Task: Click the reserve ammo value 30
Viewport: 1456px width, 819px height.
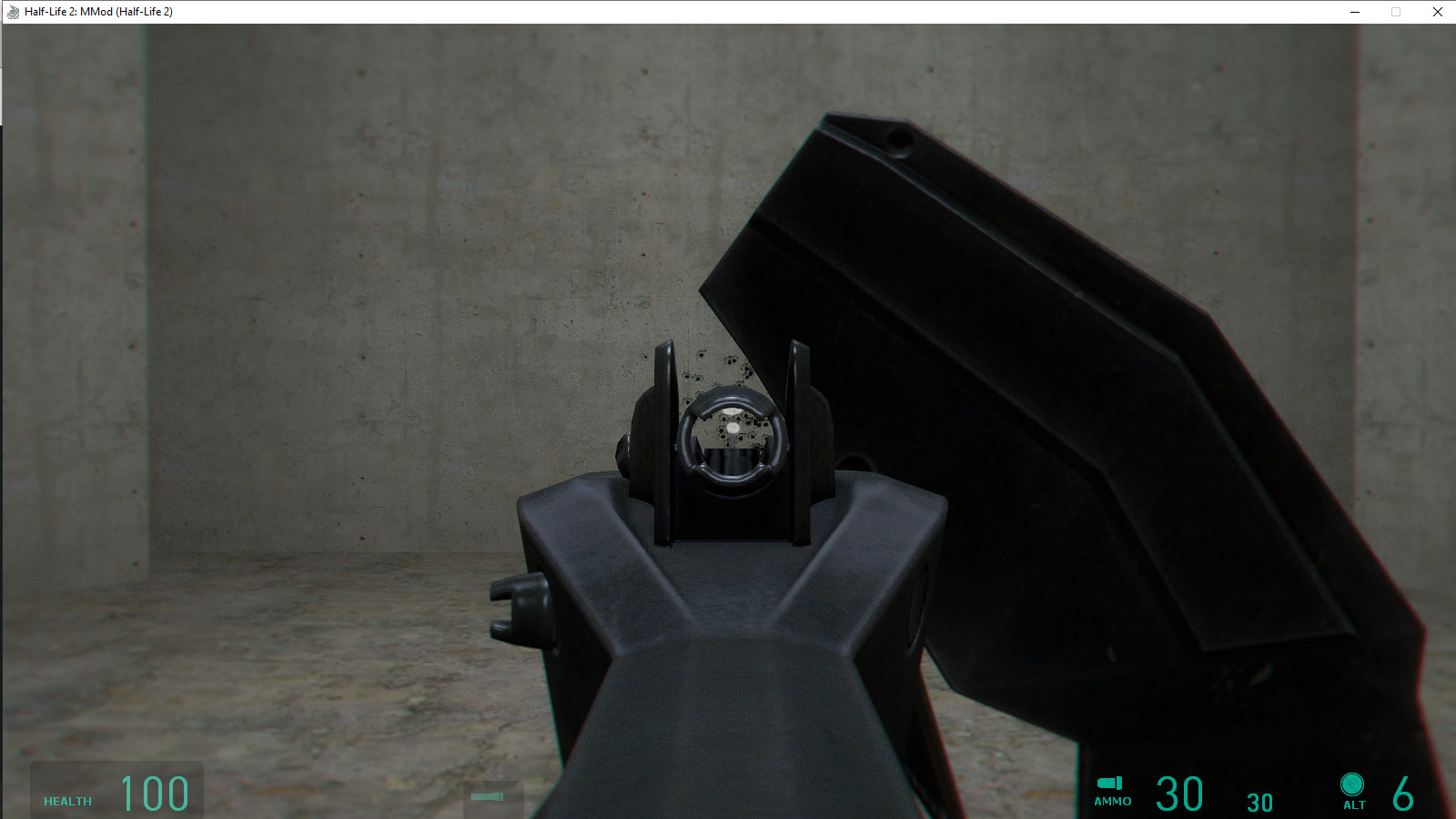Action: pos(1260,802)
